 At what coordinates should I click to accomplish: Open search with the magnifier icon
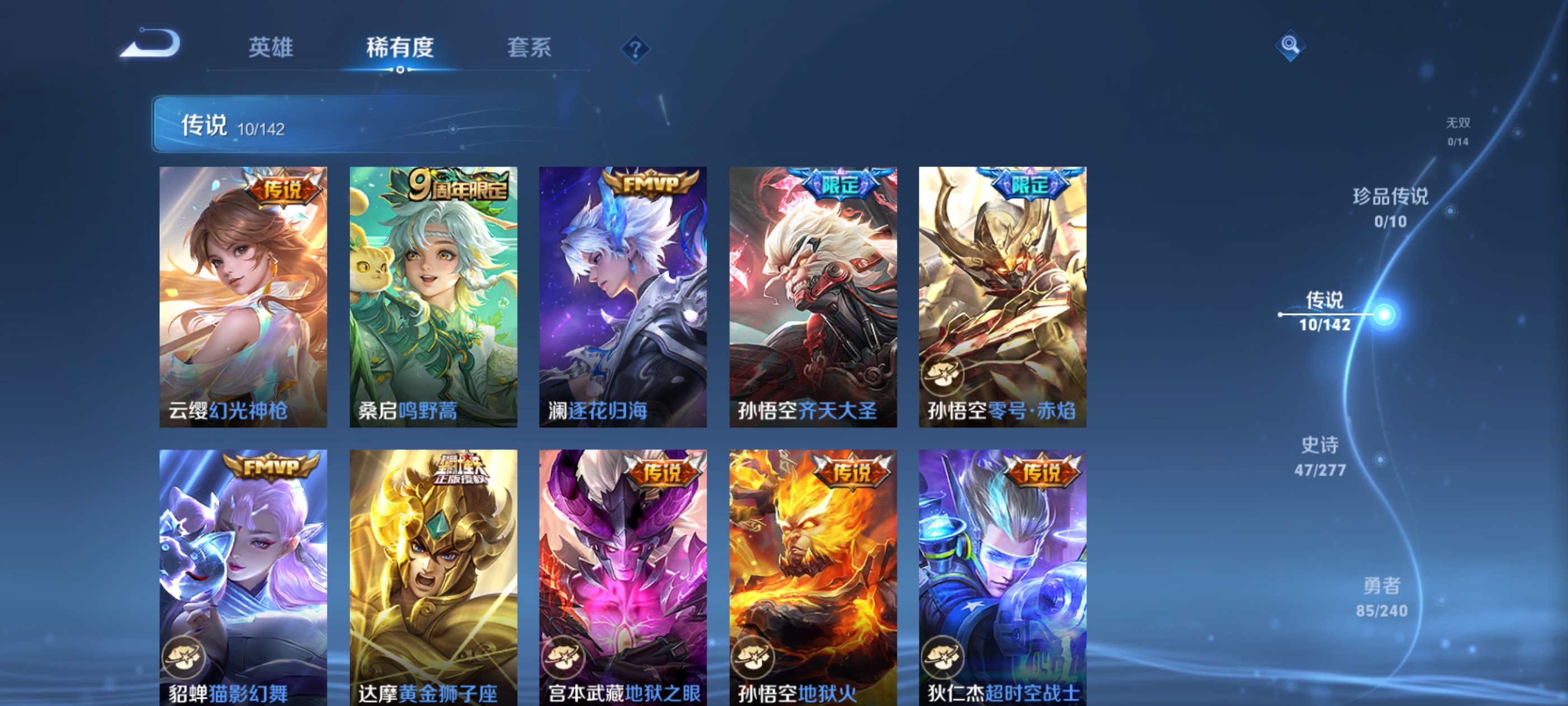[1290, 46]
